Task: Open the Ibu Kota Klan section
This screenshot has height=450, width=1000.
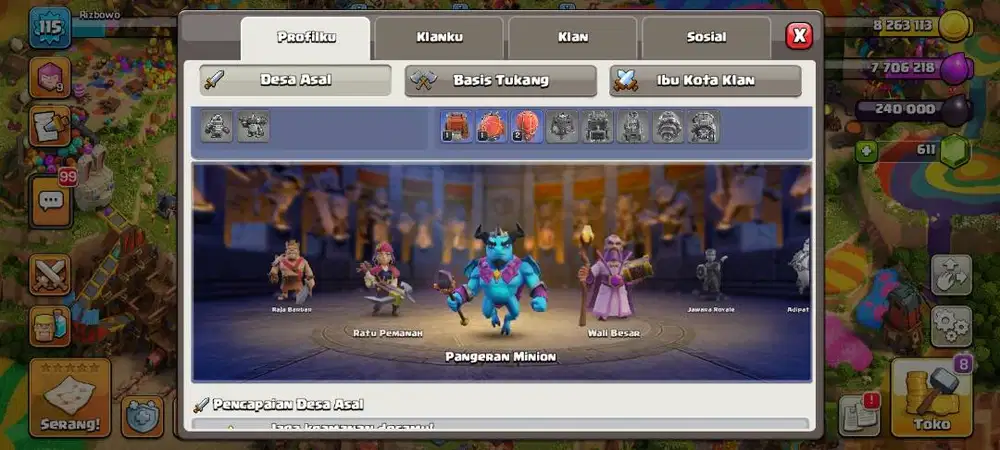Action: click(x=705, y=80)
